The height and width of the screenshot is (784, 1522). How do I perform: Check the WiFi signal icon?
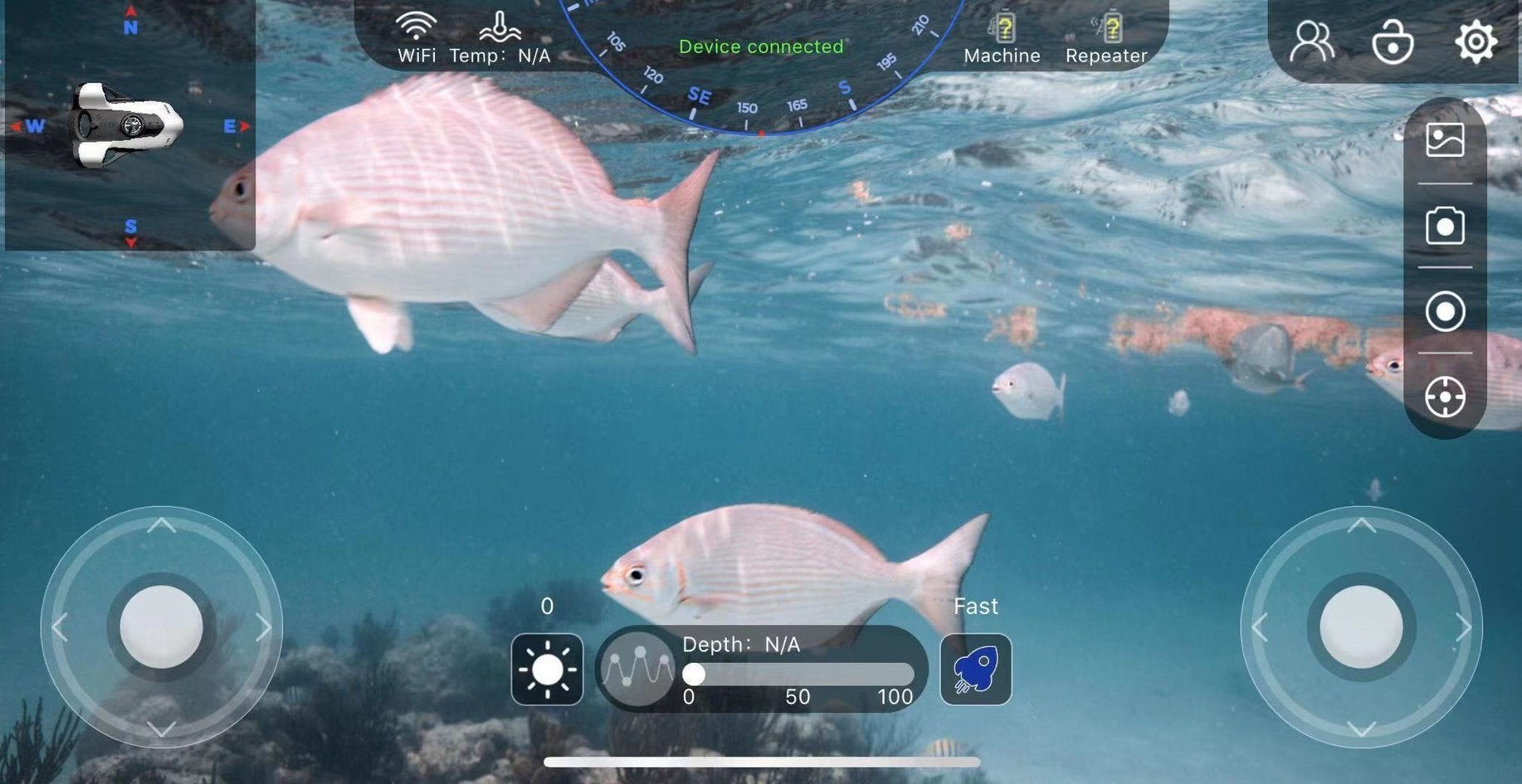416,27
